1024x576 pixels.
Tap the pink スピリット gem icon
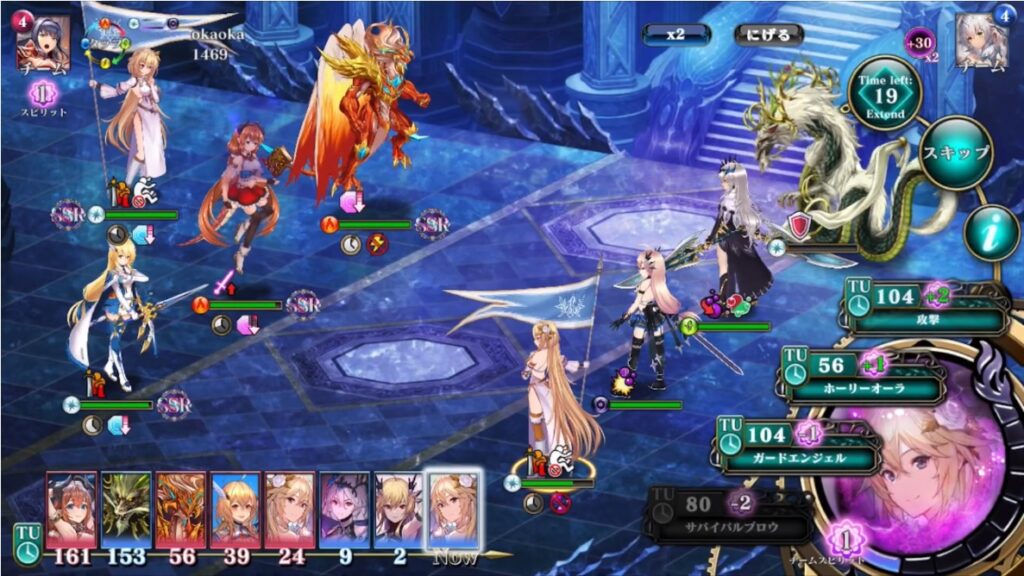tap(44, 95)
